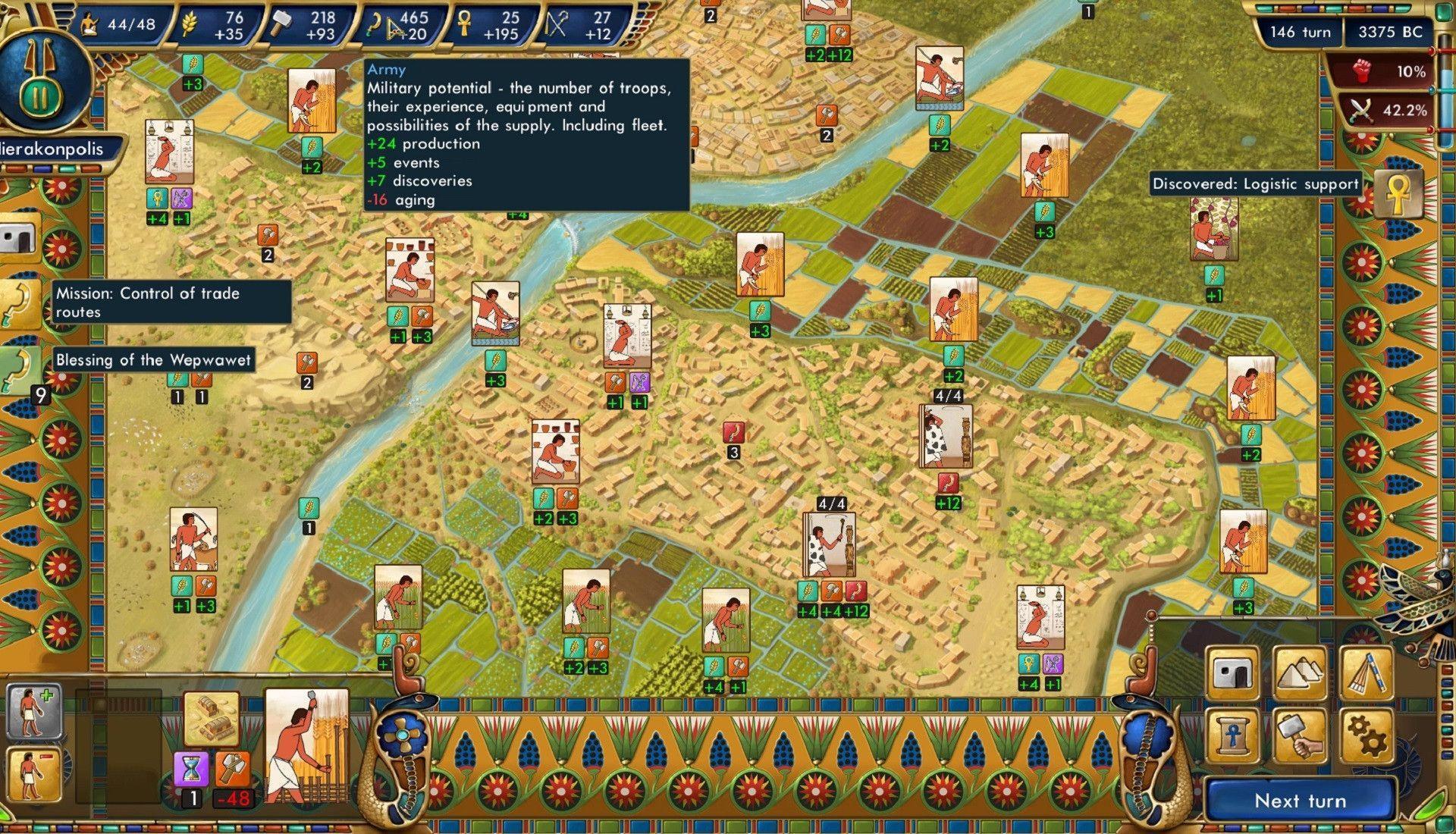Add a worker with the plus button
The image size is (1456, 834).
(33, 711)
